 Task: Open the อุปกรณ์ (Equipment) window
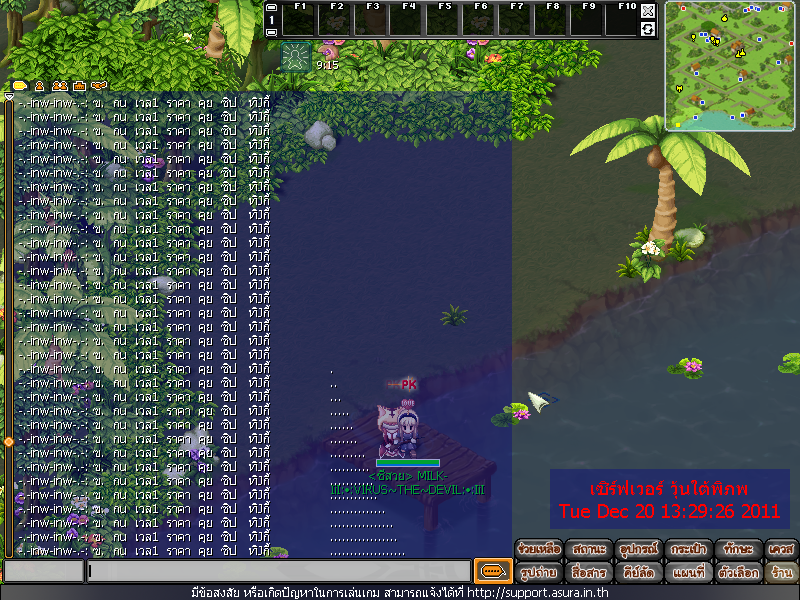click(x=640, y=550)
